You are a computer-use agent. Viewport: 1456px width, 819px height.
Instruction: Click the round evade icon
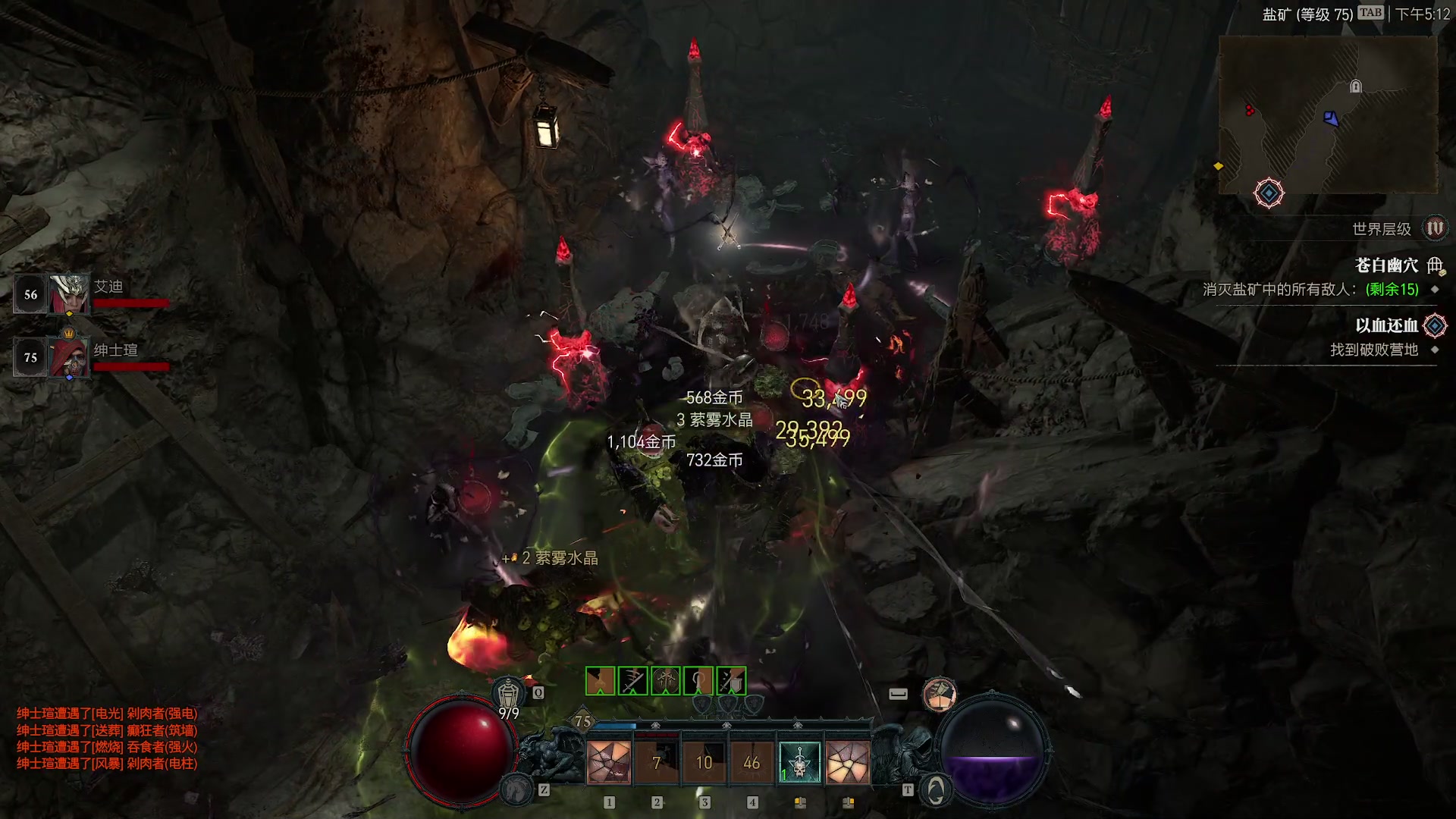pos(940,694)
